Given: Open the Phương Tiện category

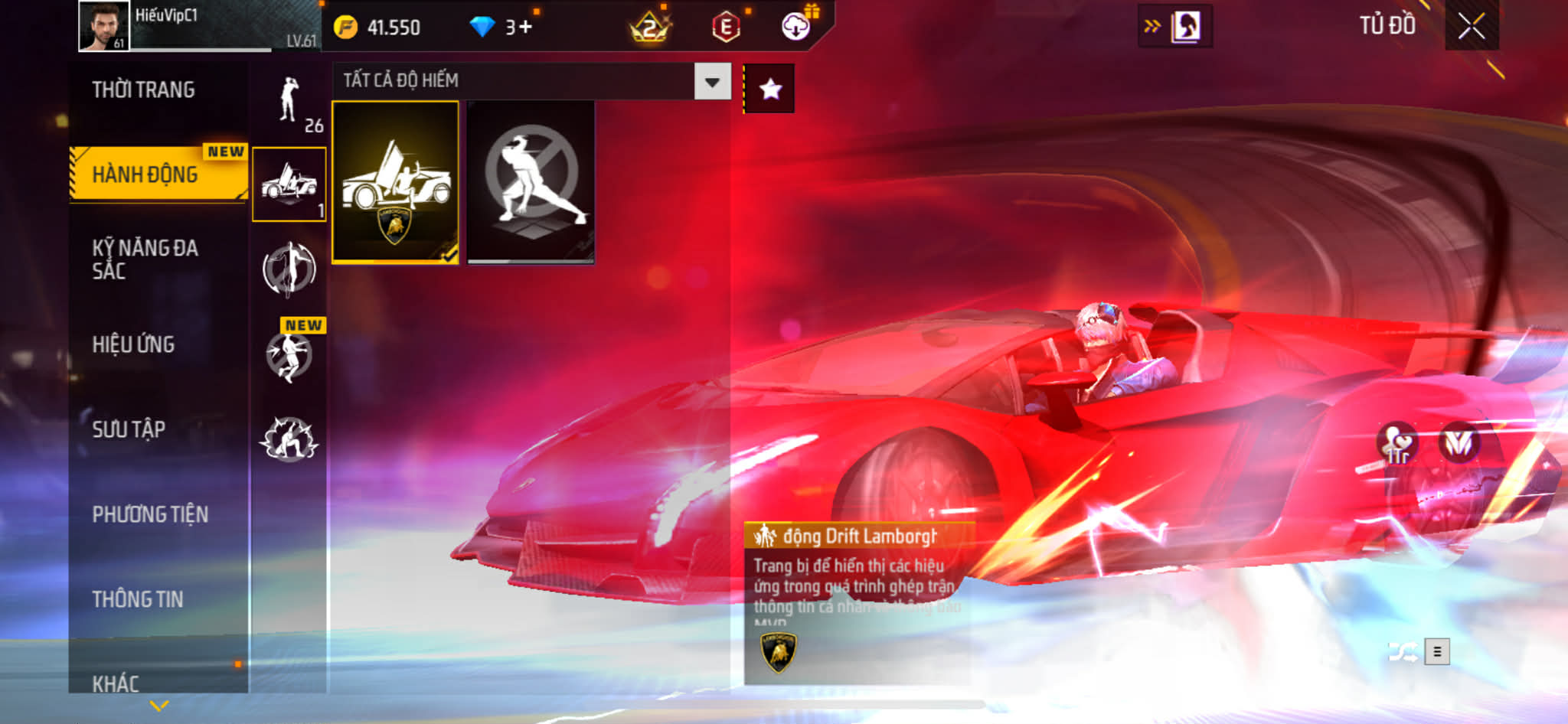Looking at the screenshot, I should click(x=150, y=514).
